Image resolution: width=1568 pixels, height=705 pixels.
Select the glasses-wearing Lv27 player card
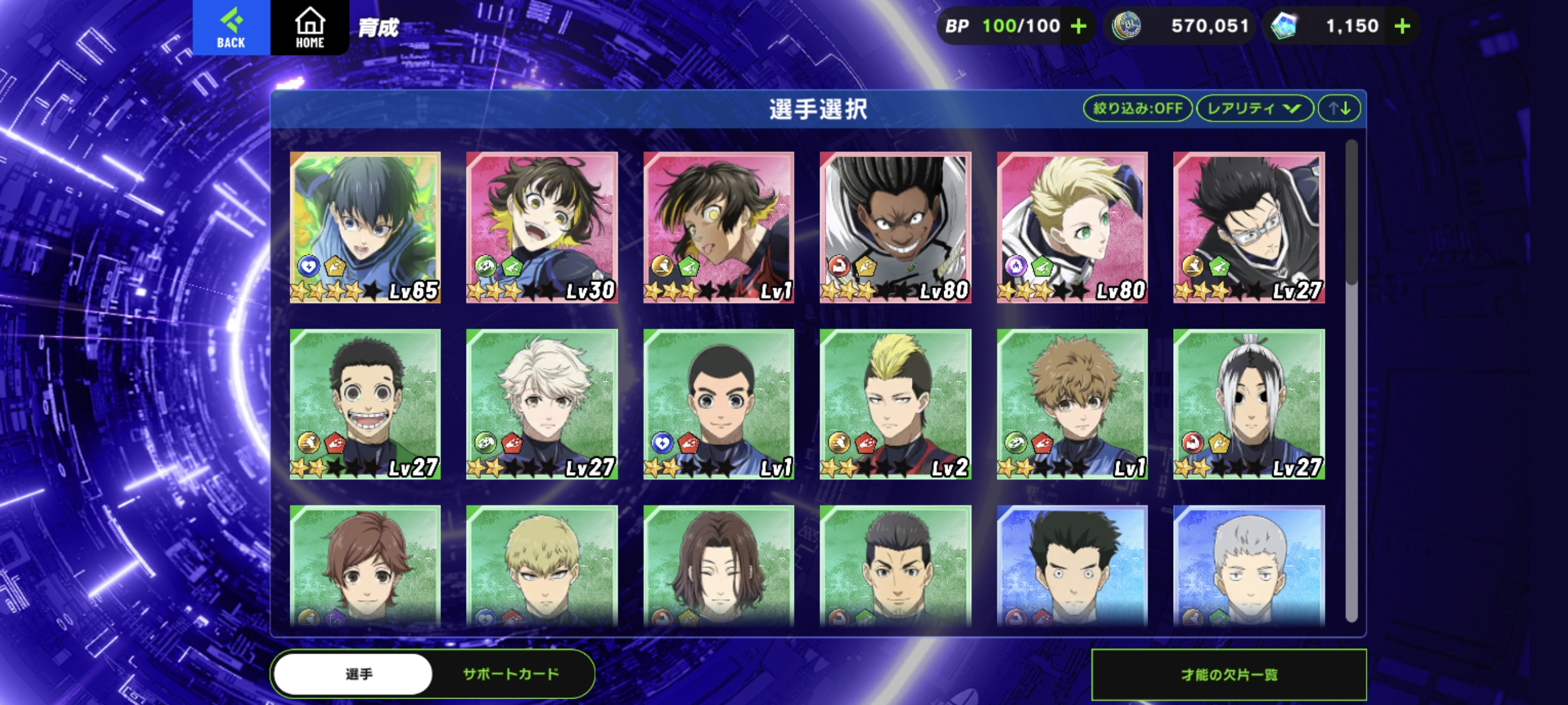[x=1248, y=227]
